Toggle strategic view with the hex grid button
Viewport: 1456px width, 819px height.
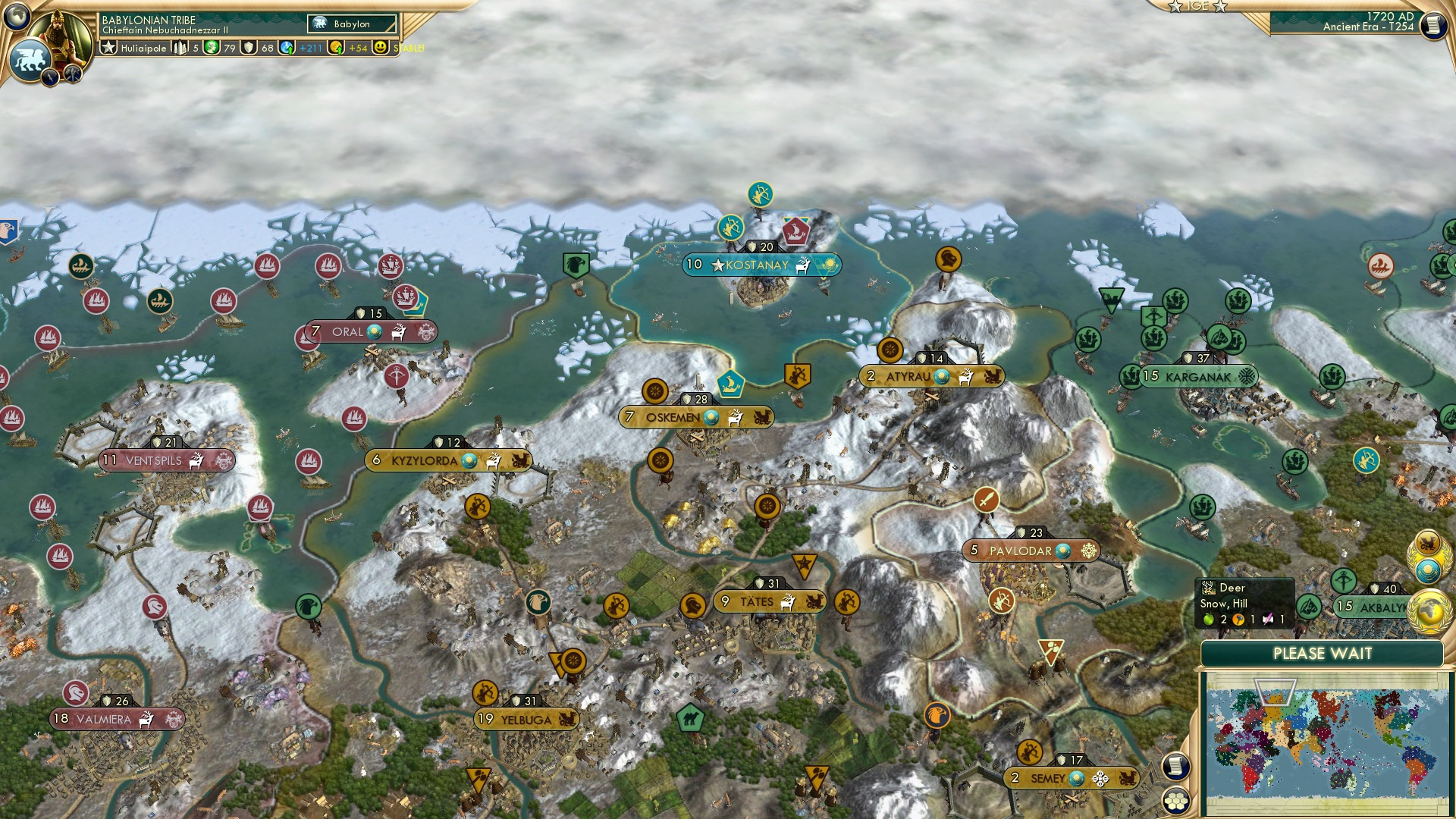click(x=1176, y=802)
